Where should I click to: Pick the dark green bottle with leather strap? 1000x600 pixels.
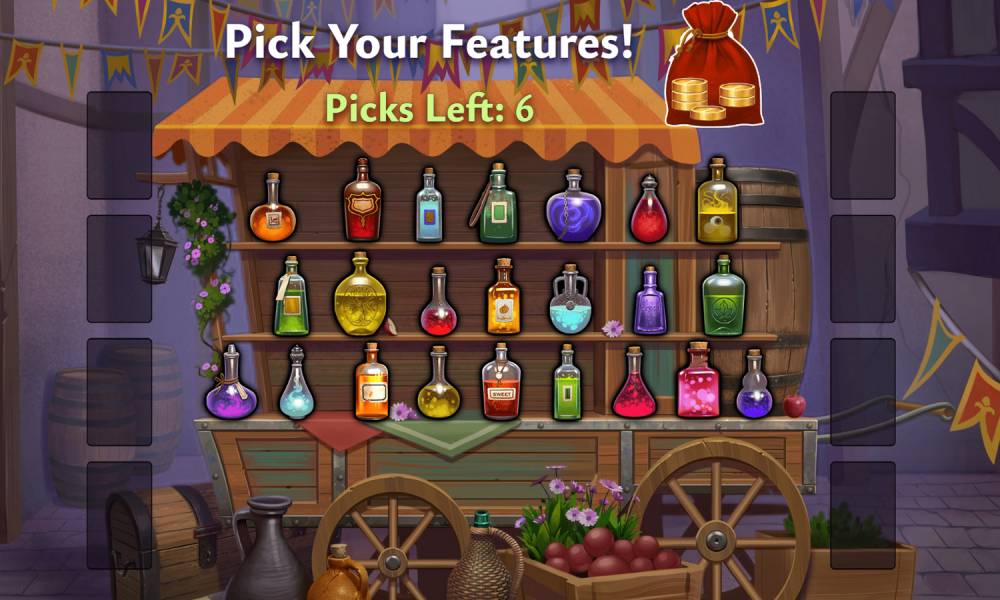pyautogui.click(x=498, y=207)
